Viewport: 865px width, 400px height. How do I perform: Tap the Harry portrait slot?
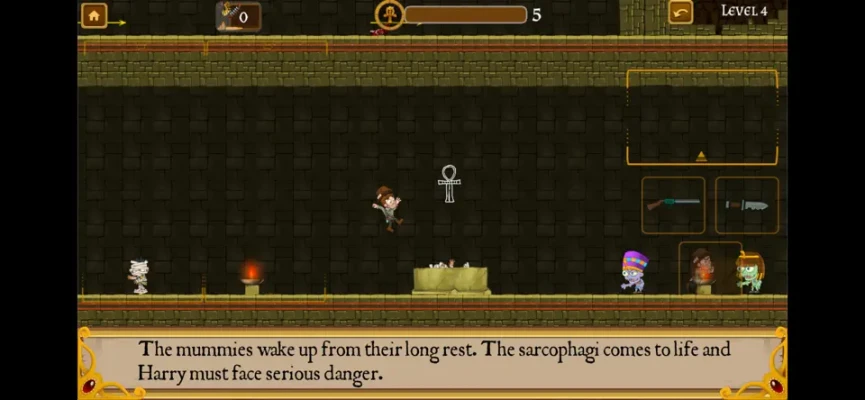704,267
